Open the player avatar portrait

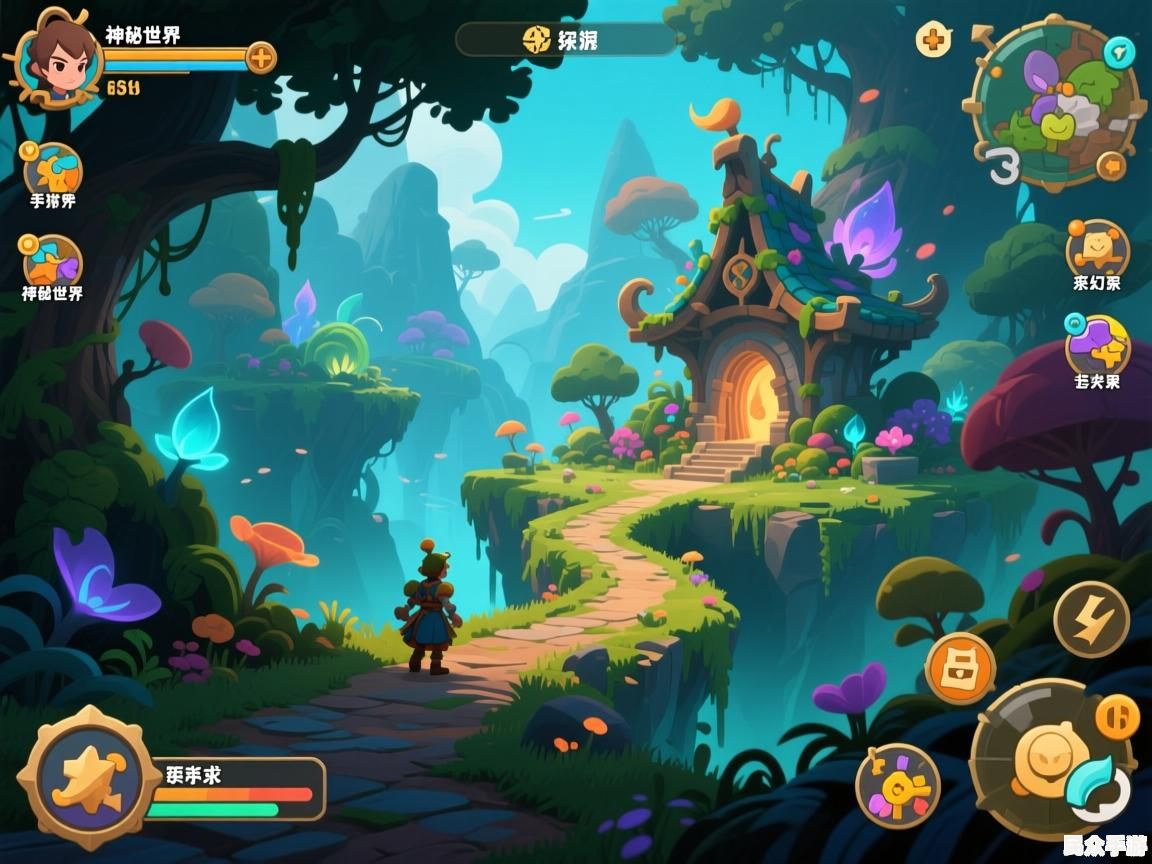[x=54, y=58]
